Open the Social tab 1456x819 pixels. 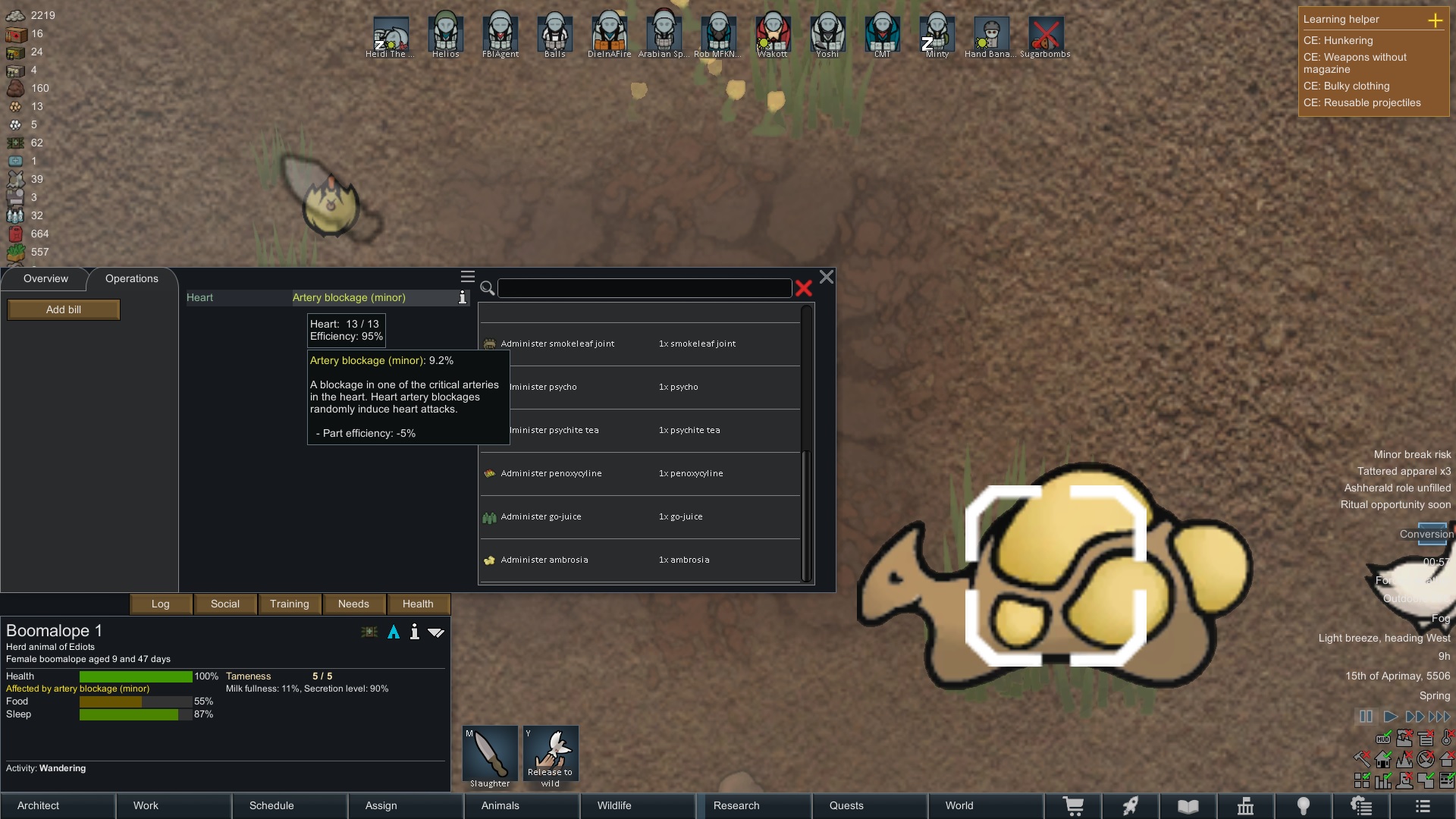225,604
